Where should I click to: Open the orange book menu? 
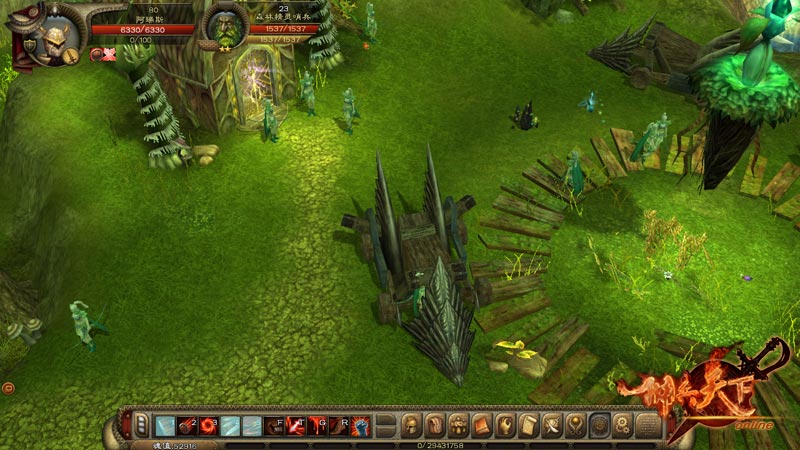(482, 424)
